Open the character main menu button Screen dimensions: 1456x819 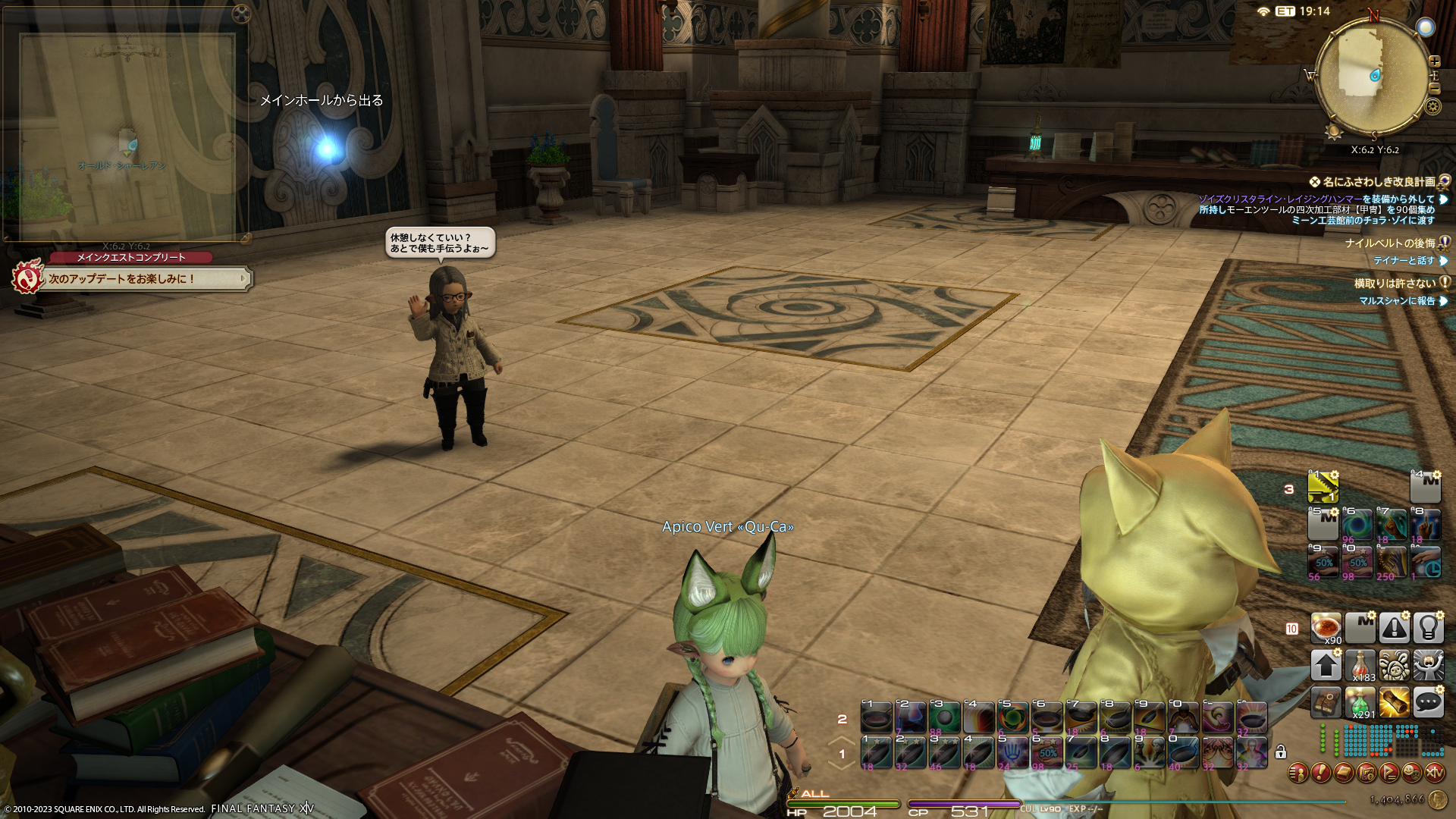[1298, 773]
